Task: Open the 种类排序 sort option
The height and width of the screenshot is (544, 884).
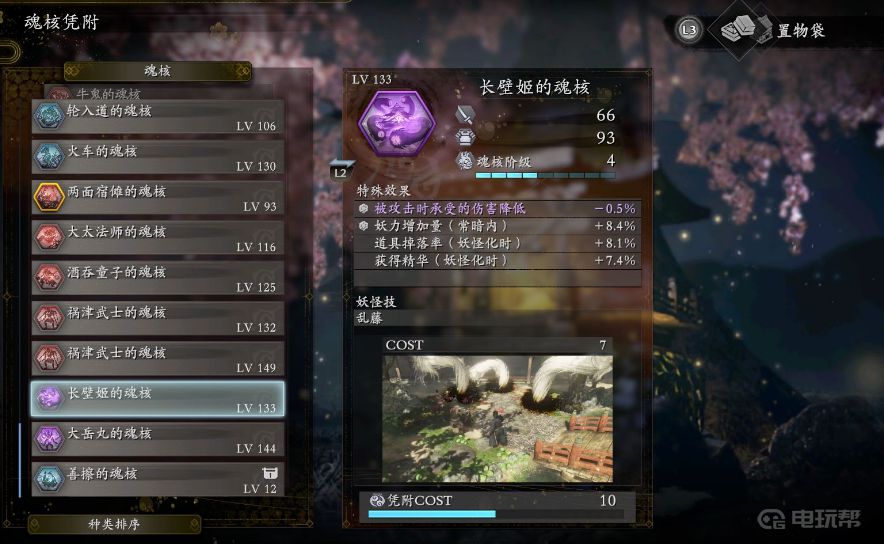Action: pyautogui.click(x=114, y=524)
